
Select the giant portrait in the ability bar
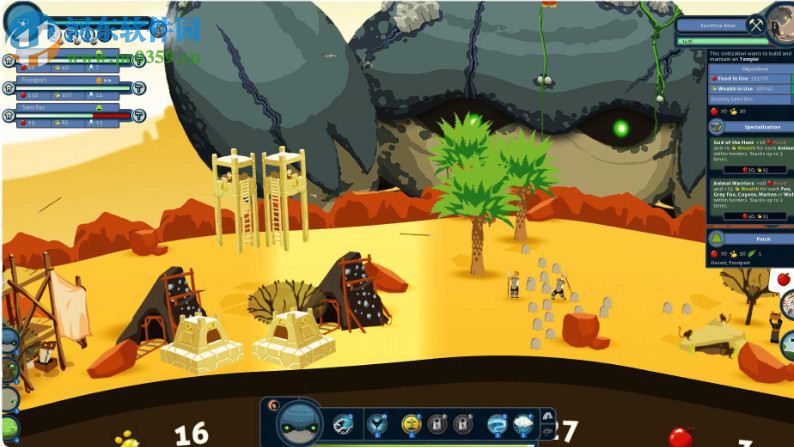click(298, 422)
